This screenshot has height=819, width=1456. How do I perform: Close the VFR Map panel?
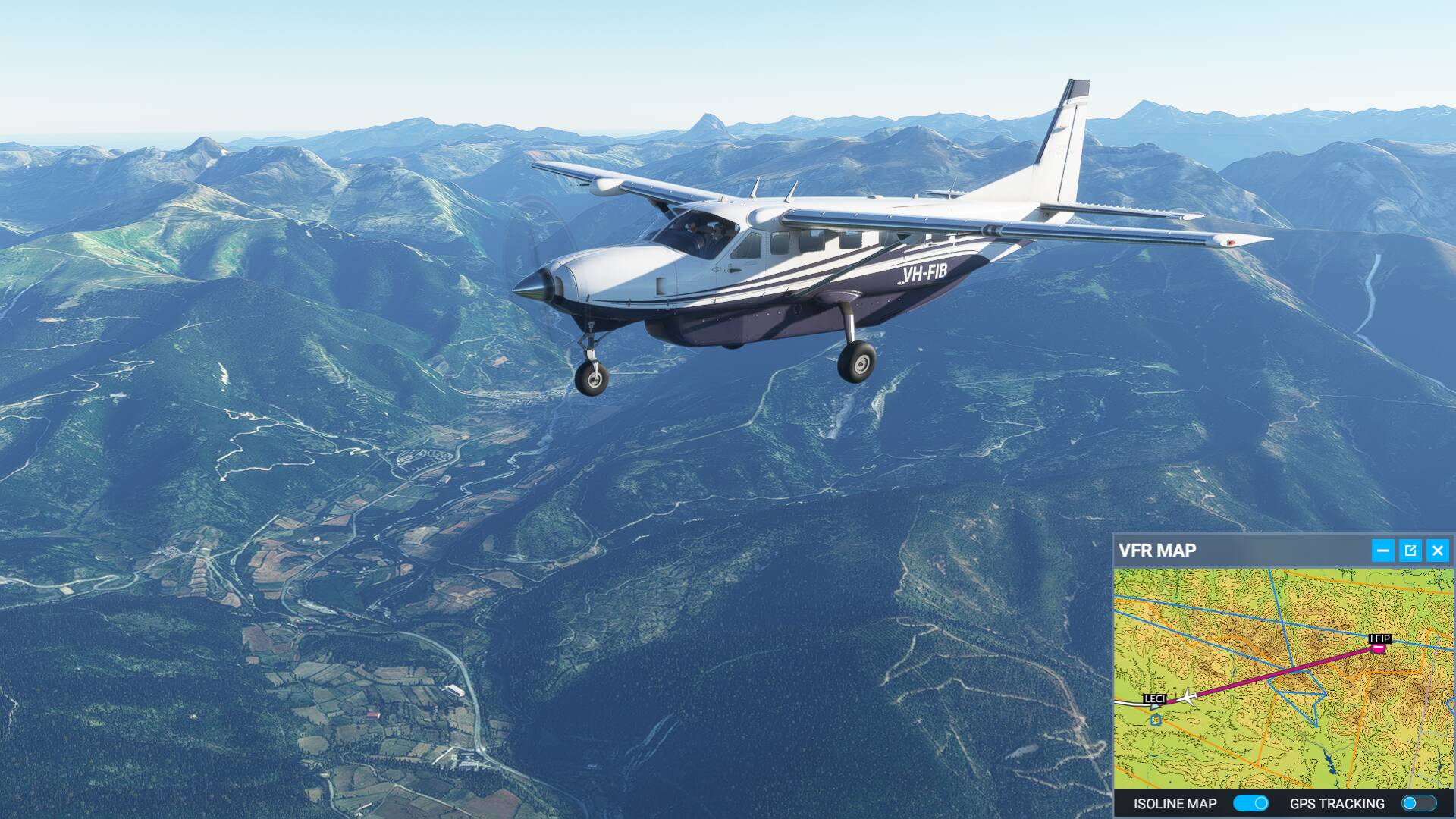1437,551
